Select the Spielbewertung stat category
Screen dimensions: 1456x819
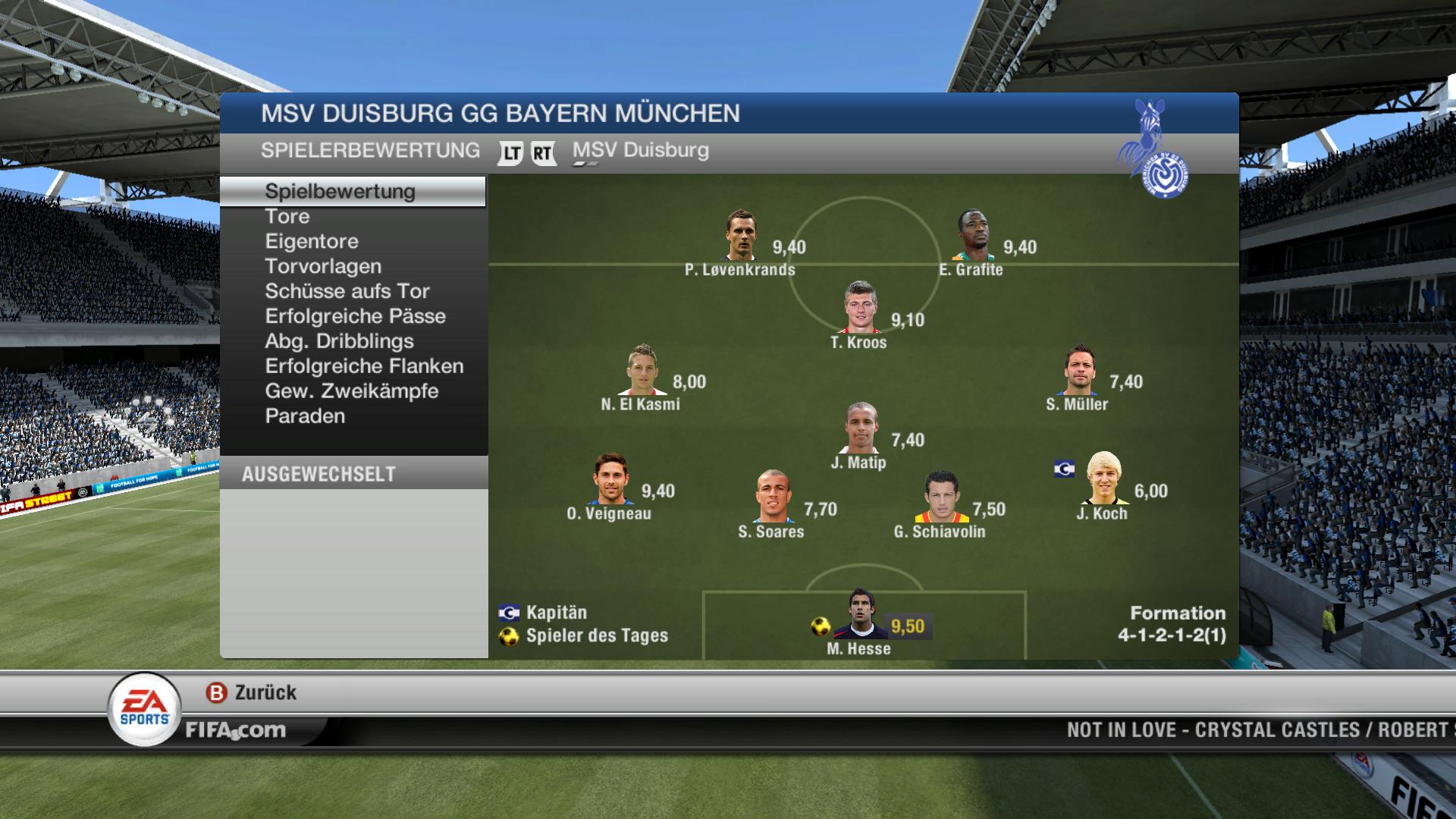340,191
